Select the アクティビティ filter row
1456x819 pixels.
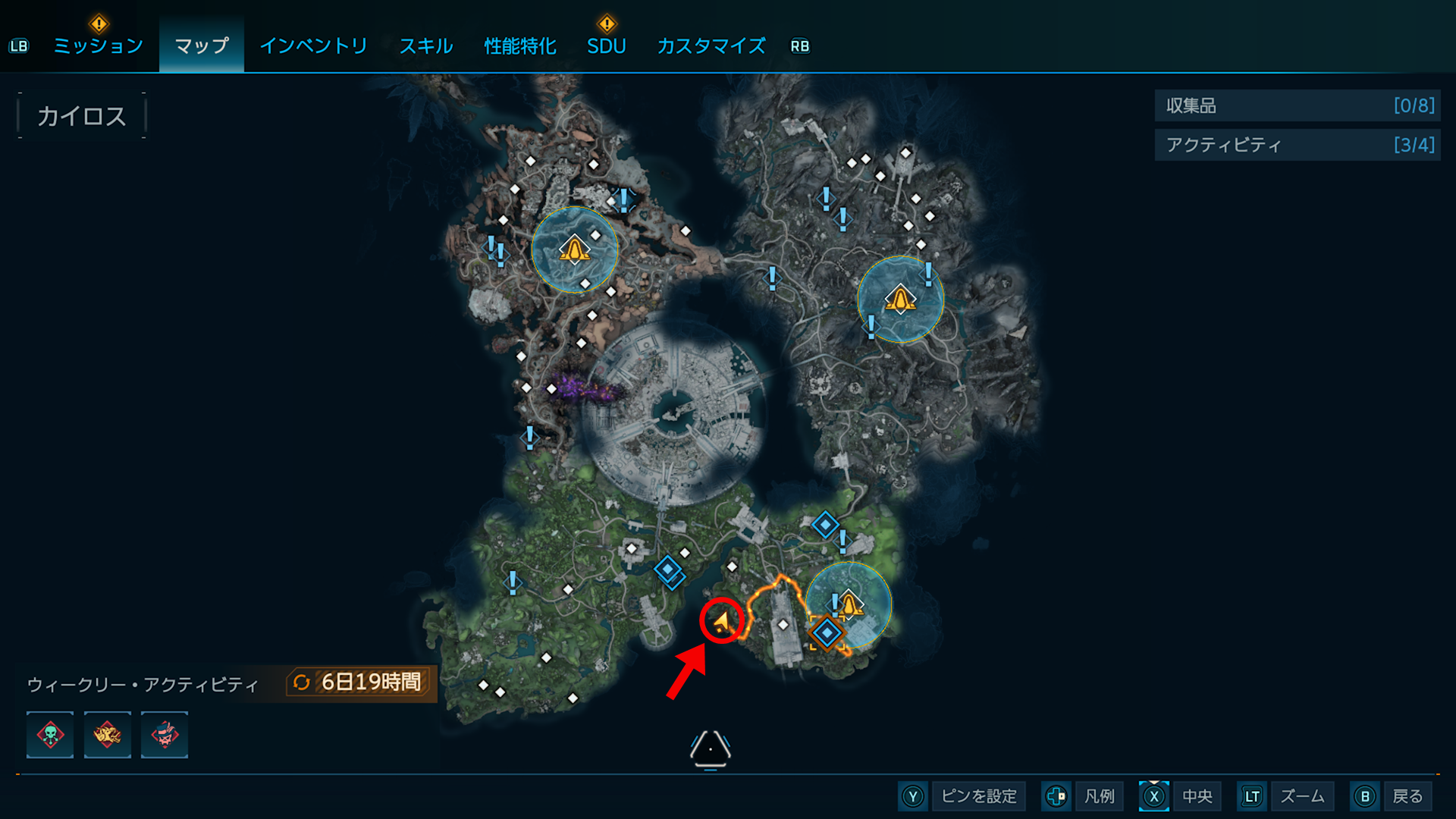point(1297,145)
